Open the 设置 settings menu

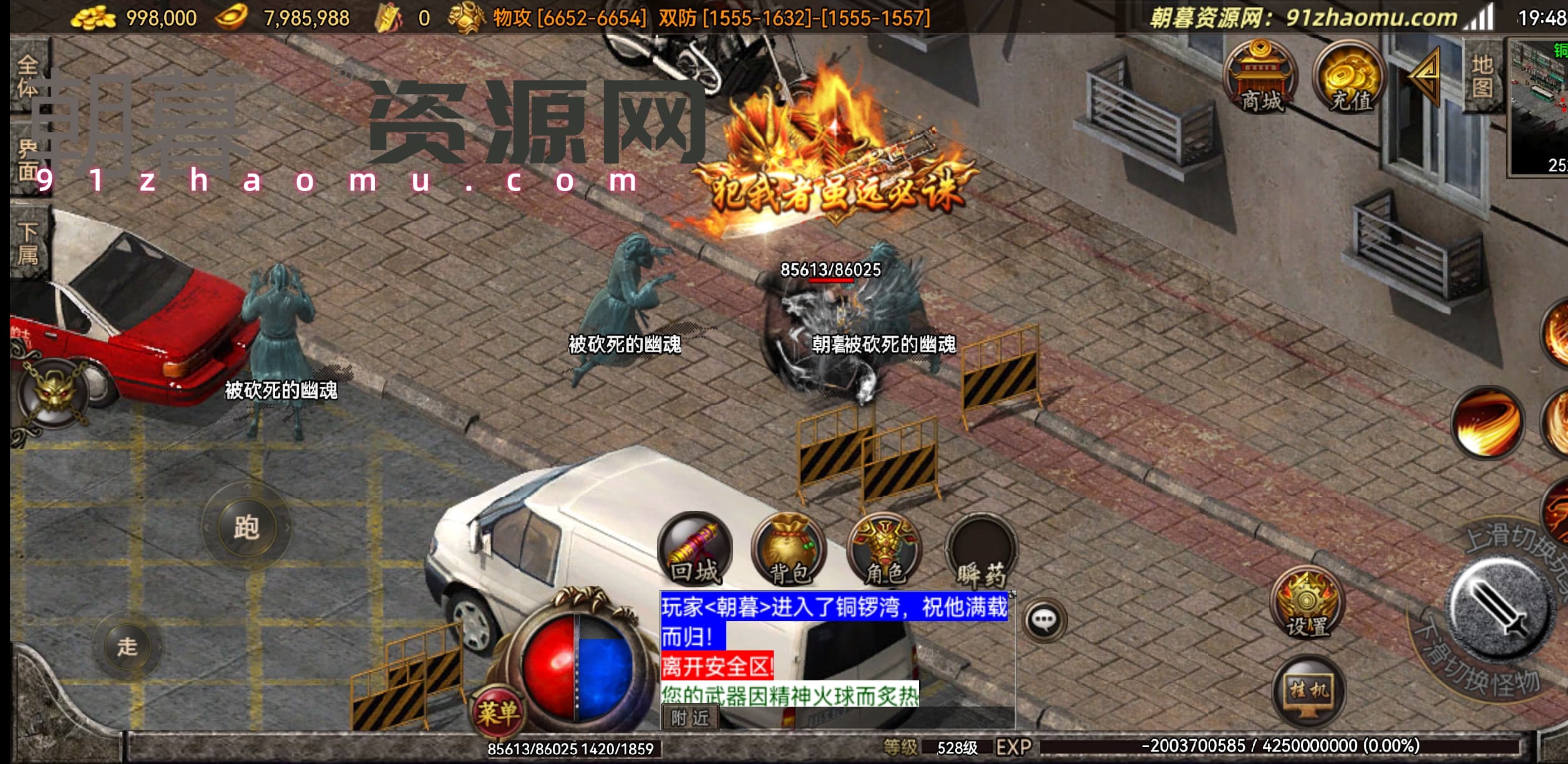[x=1307, y=603]
